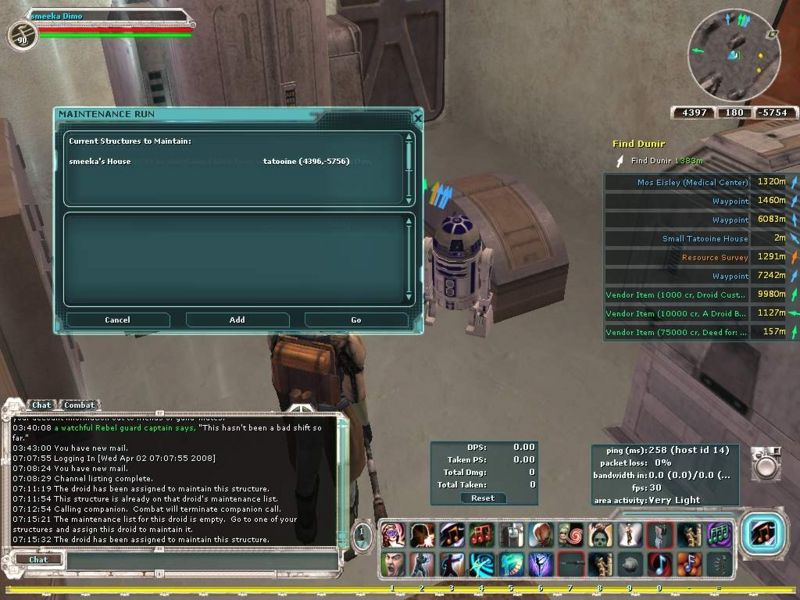Activate the large highlighted music note ability
This screenshot has width=800, height=600.
(765, 534)
